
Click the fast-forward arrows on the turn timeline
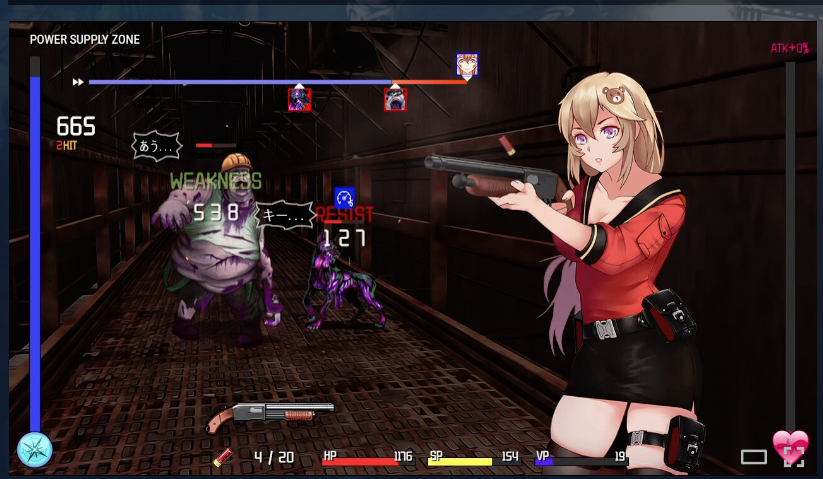click(x=77, y=82)
